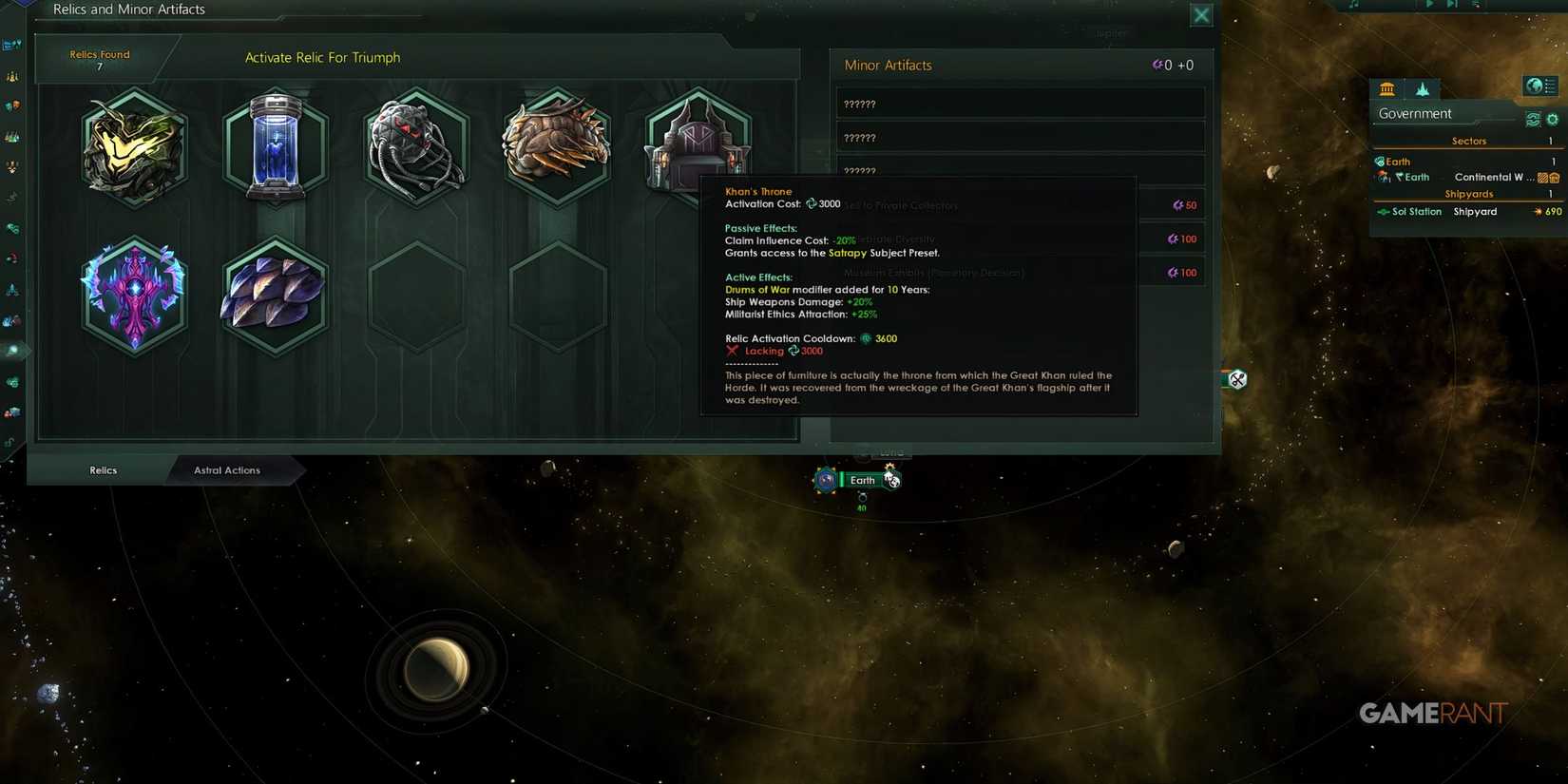Switch to the Astral Actions tab
The height and width of the screenshot is (784, 1568).
click(229, 469)
